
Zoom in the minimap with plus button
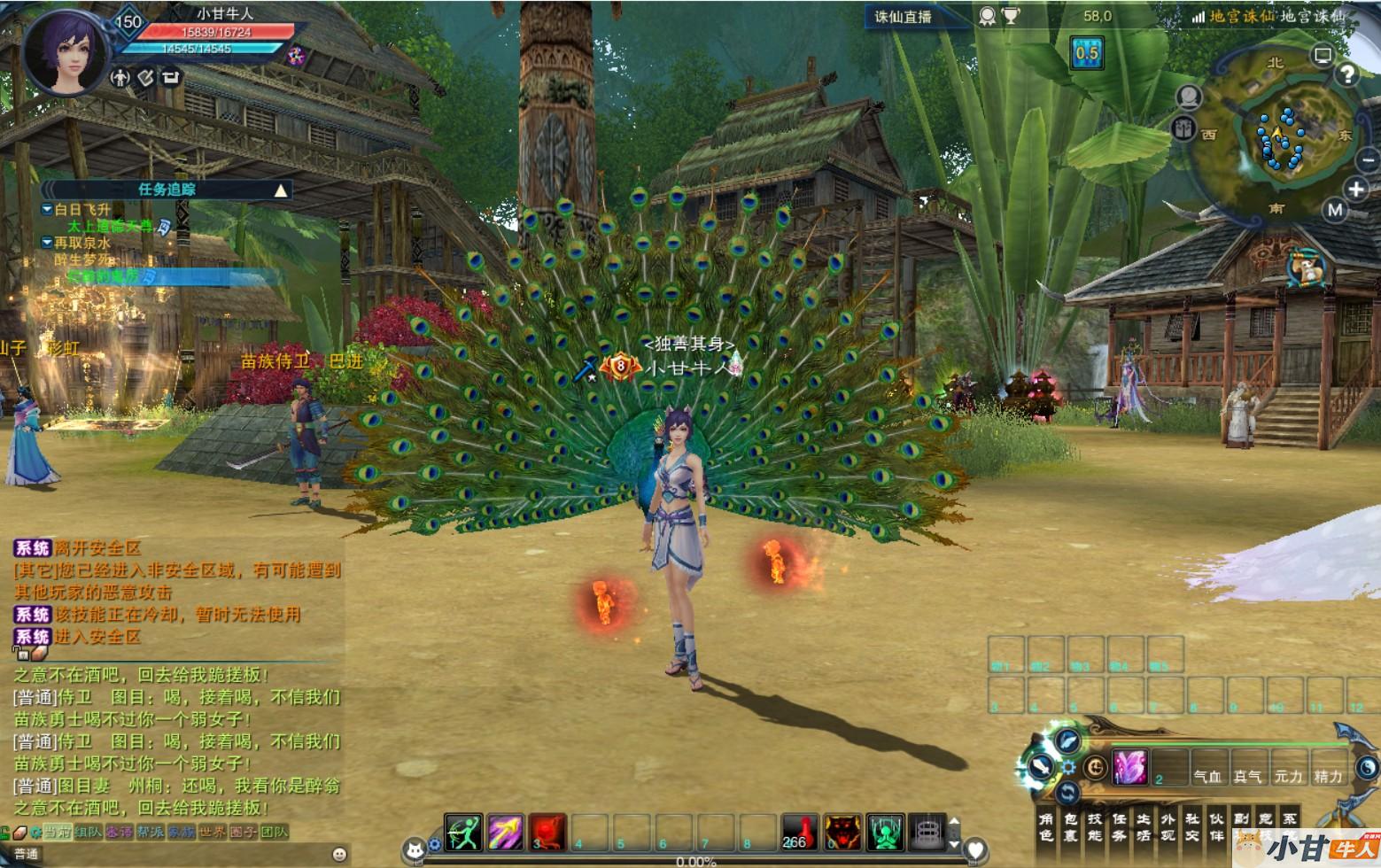(1356, 189)
